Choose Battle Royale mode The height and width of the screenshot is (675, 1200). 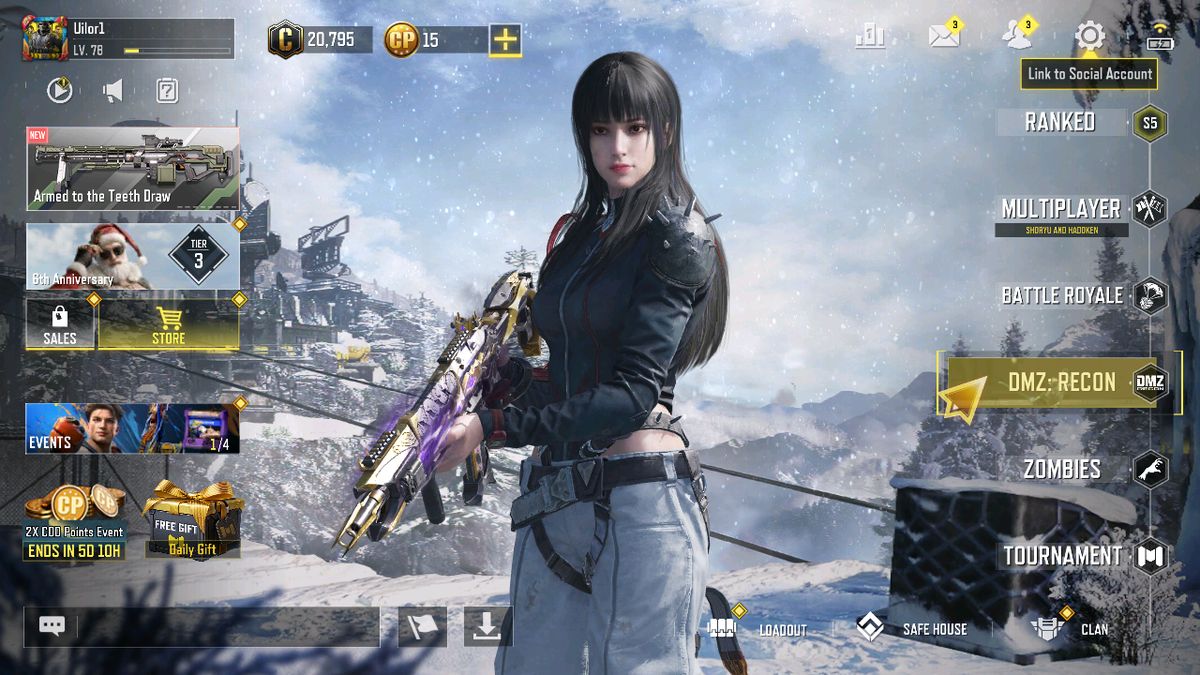[1062, 296]
